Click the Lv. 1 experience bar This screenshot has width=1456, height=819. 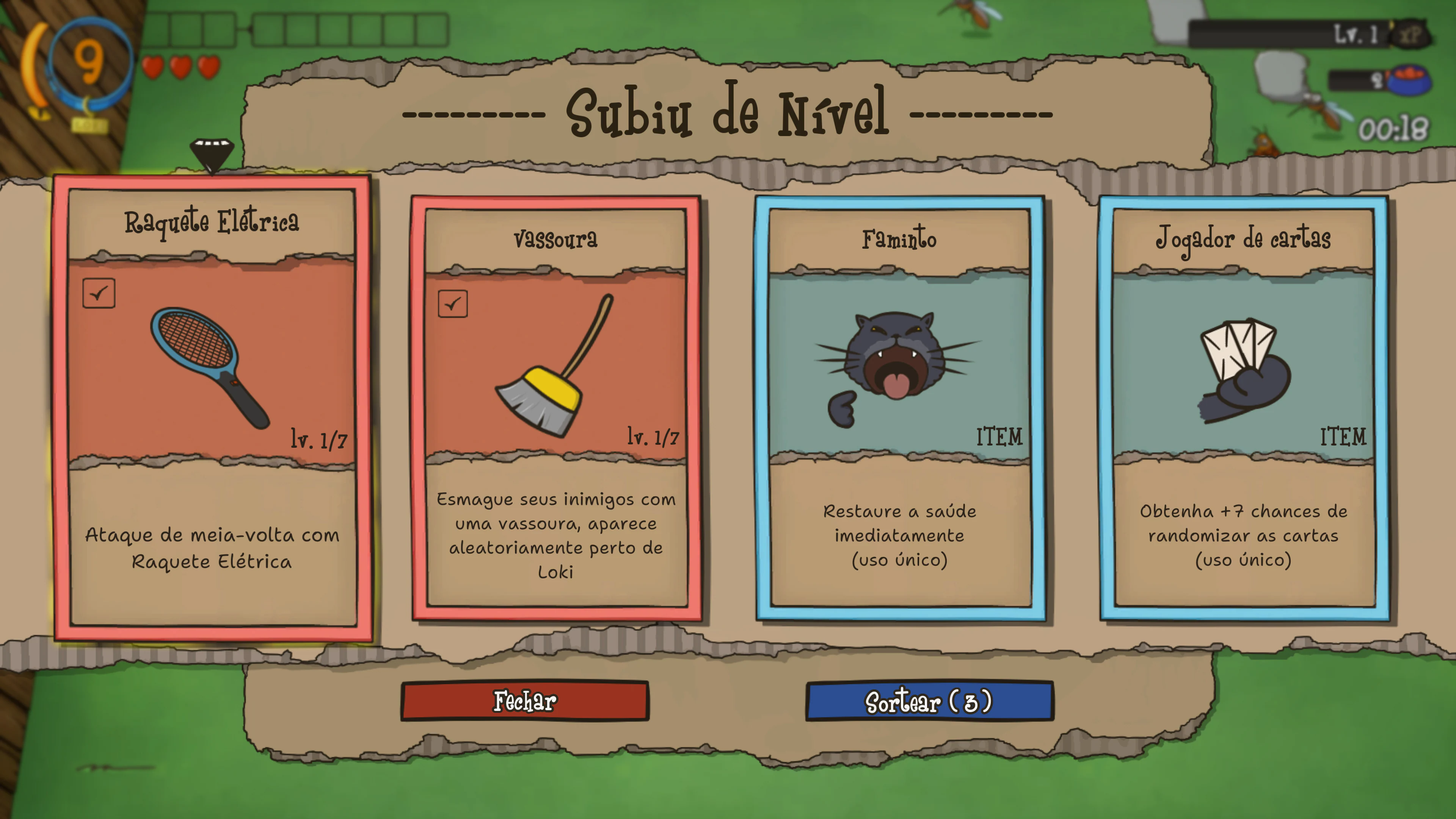tap(1289, 35)
